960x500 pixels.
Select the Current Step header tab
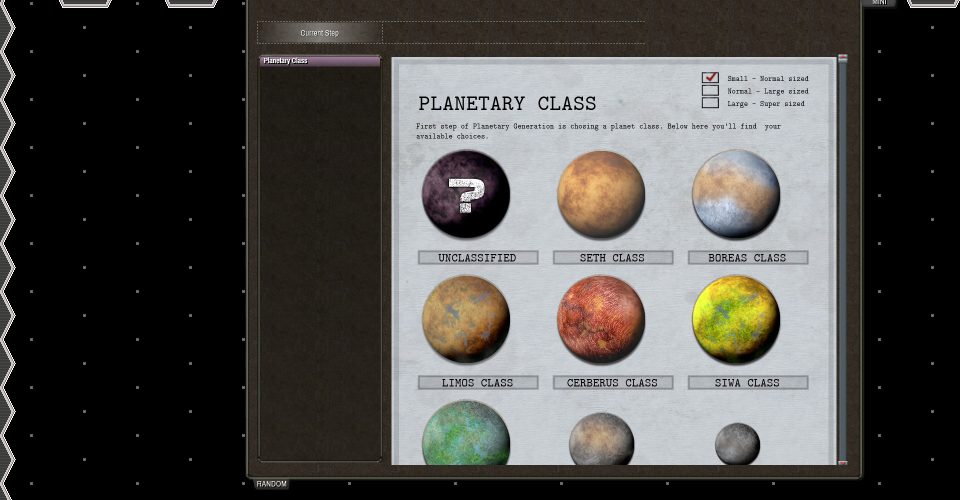point(320,33)
